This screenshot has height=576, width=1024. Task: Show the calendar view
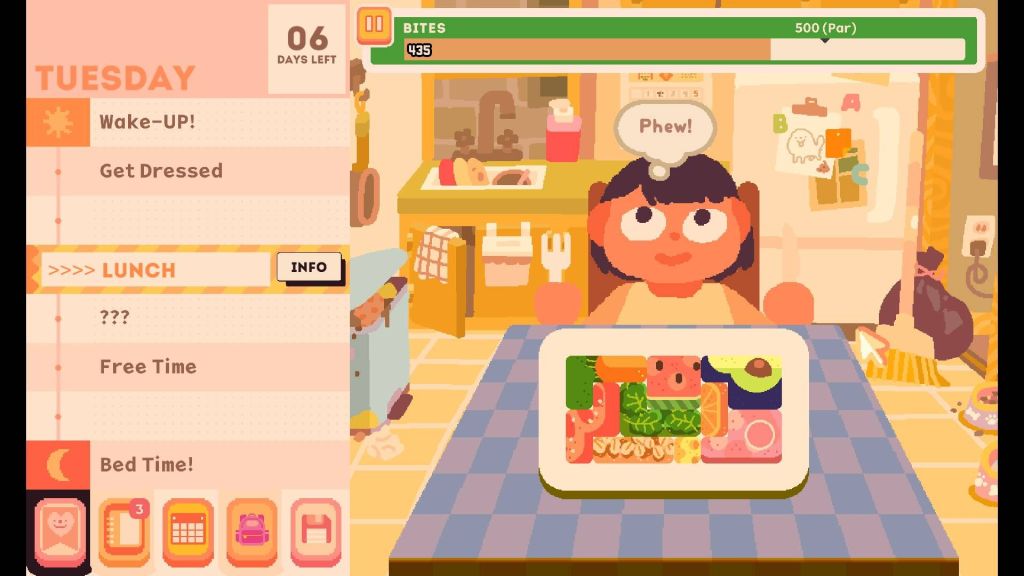[188, 531]
